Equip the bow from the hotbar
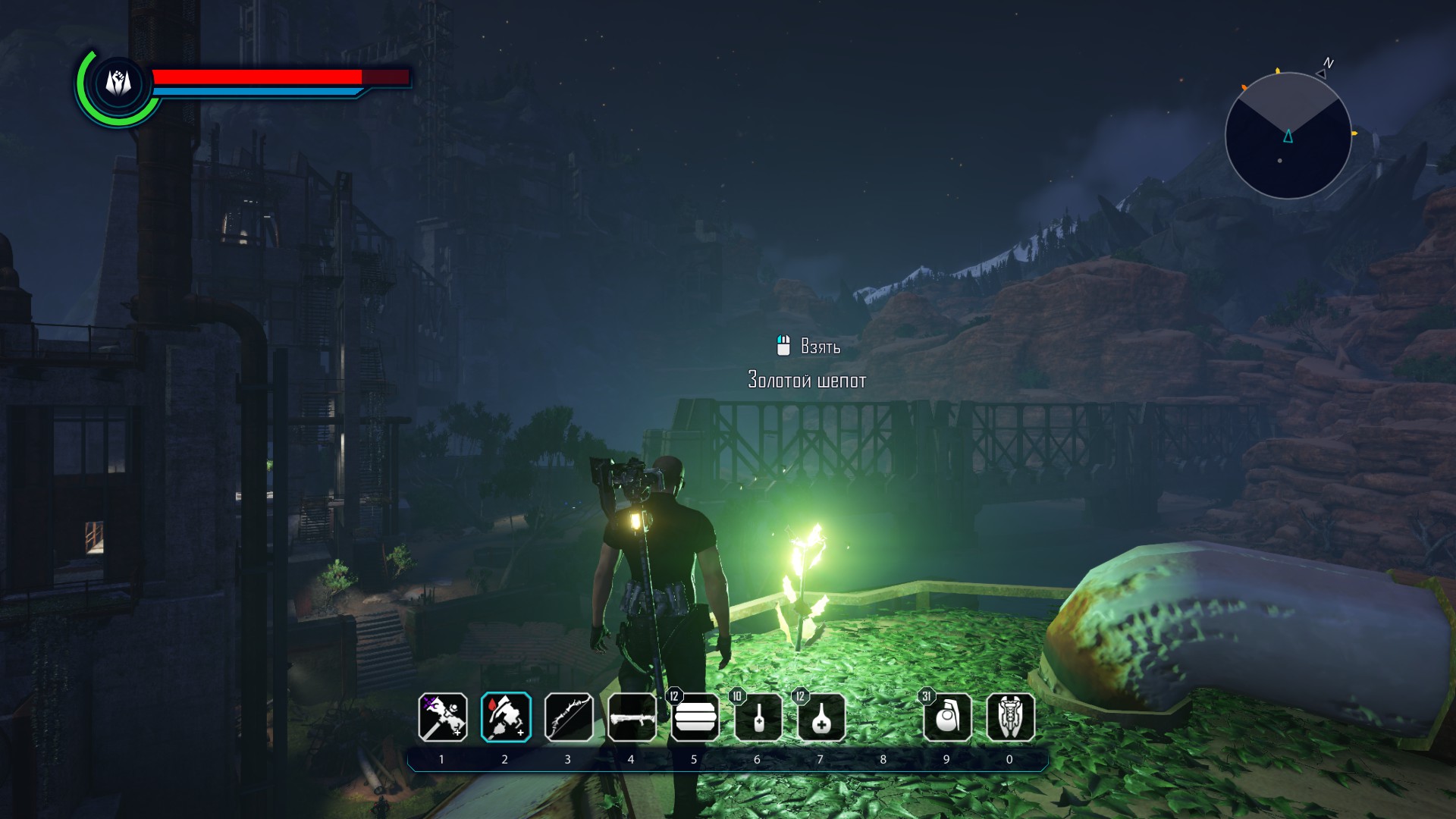Viewport: 1456px width, 819px height. (569, 717)
